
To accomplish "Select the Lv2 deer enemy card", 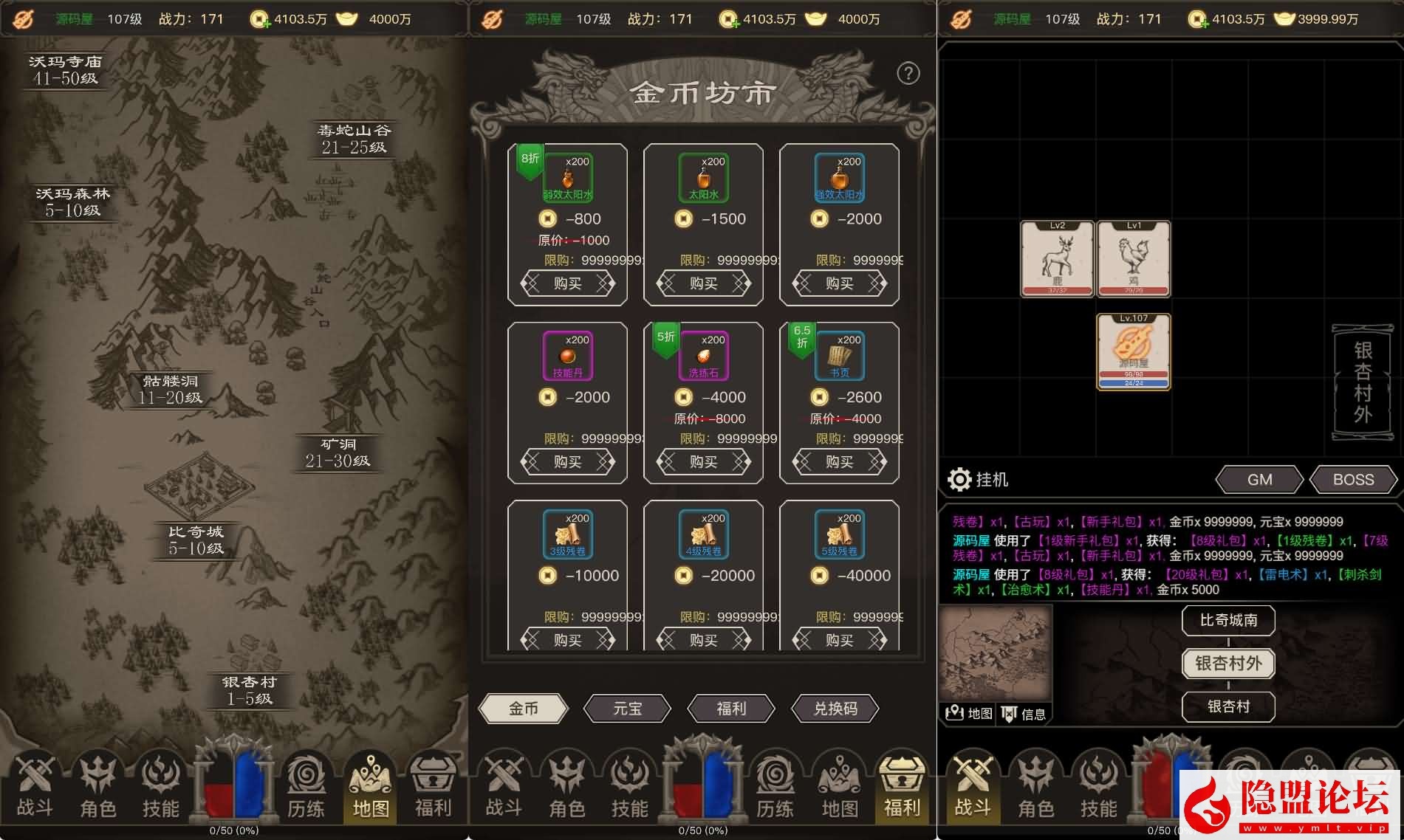I will pos(1057,259).
